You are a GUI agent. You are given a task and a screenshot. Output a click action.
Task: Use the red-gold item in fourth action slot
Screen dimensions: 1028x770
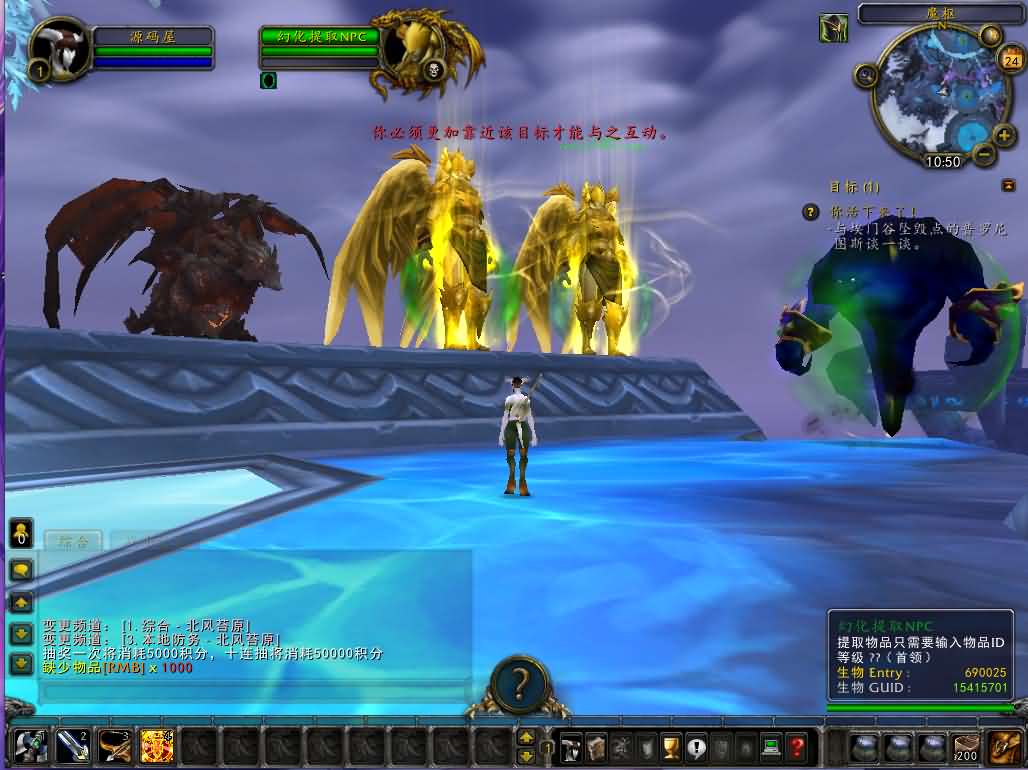click(156, 745)
